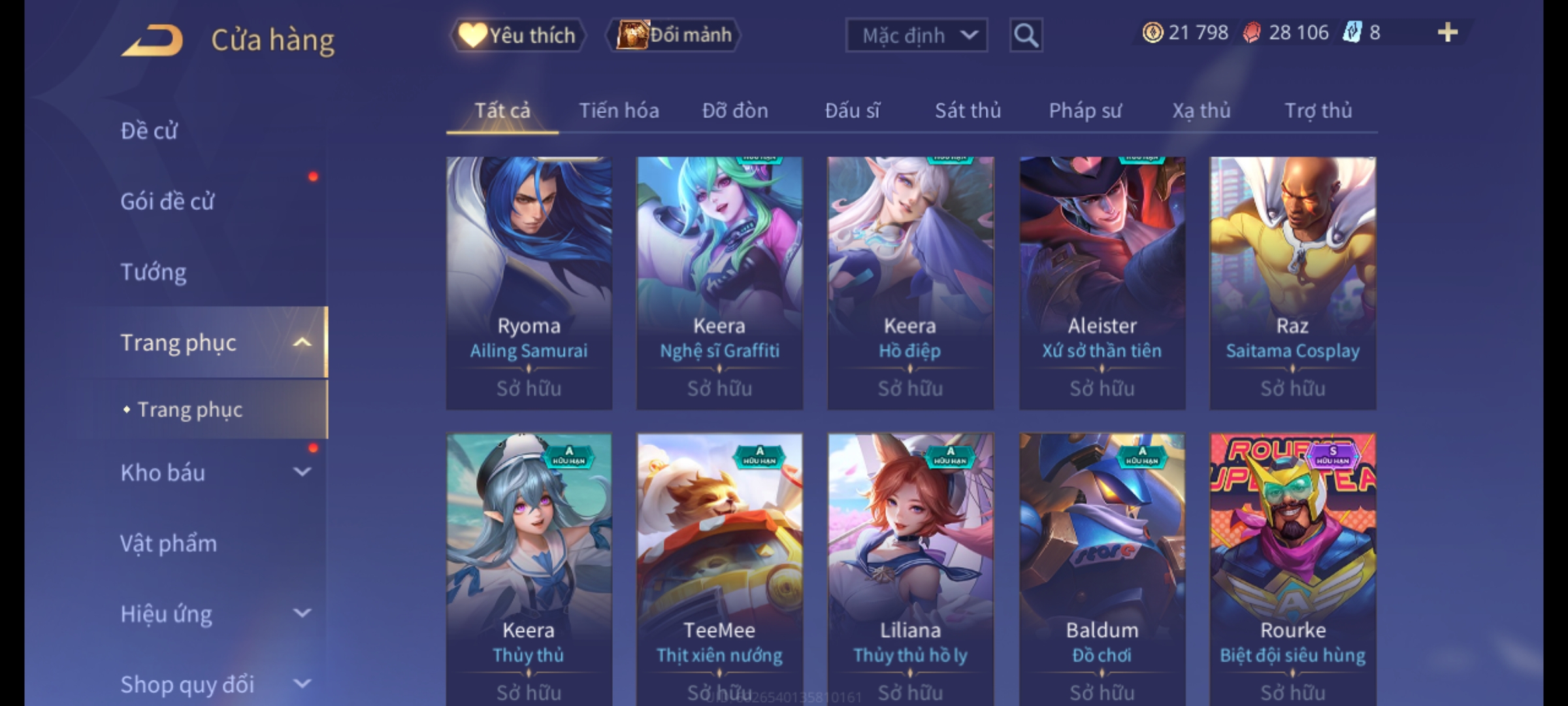Select the Ryoma Ailing Samurai skin card
This screenshot has width=1568, height=706.
[x=529, y=282]
